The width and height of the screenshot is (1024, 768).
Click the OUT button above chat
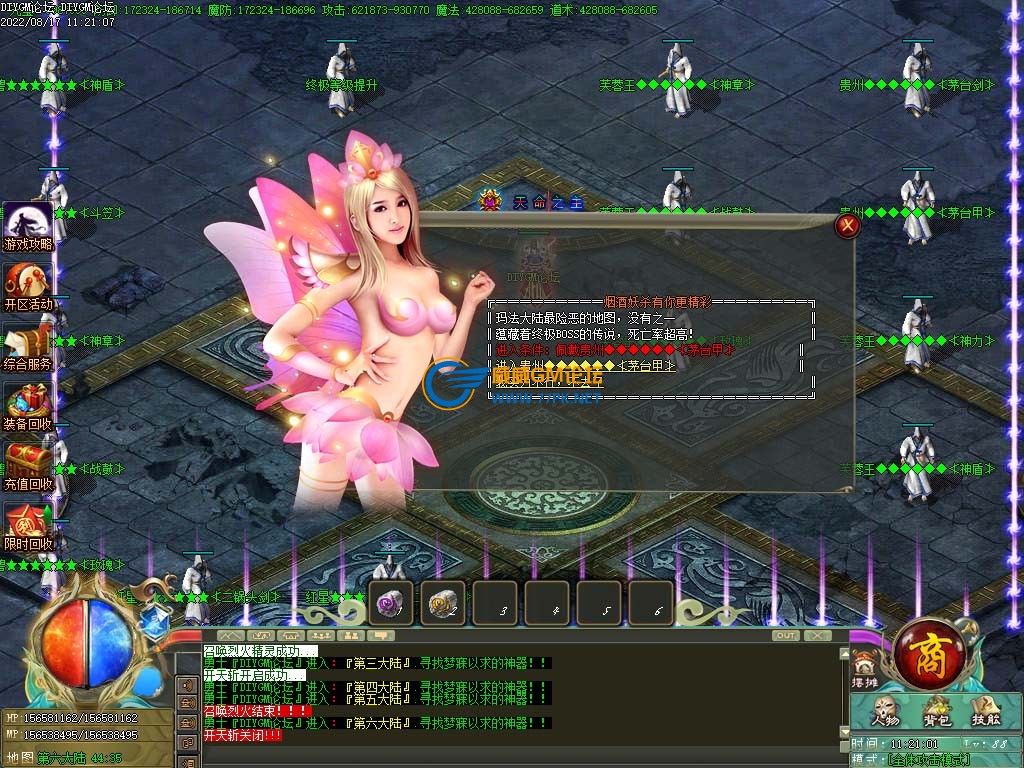point(786,635)
